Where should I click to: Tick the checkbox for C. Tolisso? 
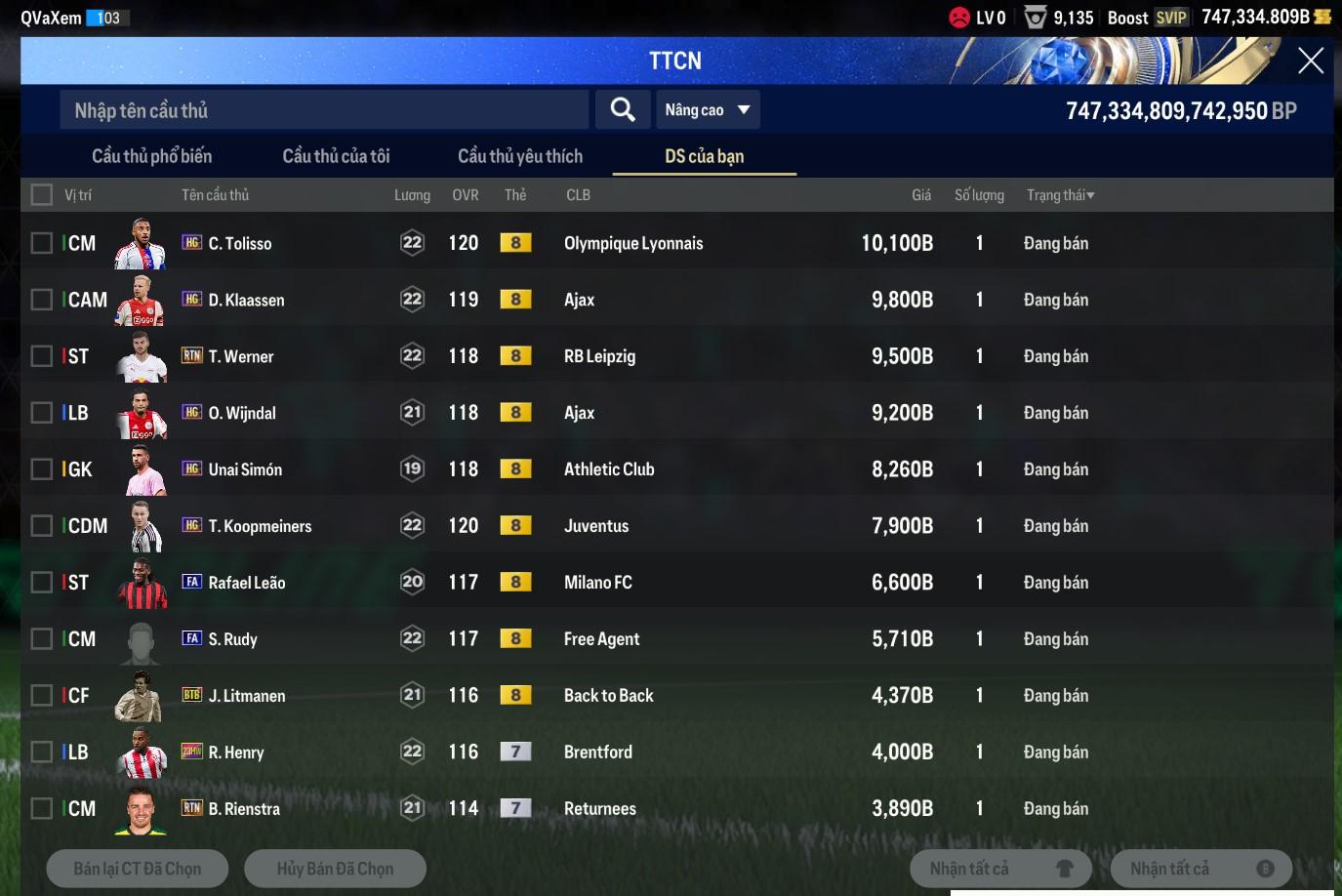pyautogui.click(x=42, y=243)
